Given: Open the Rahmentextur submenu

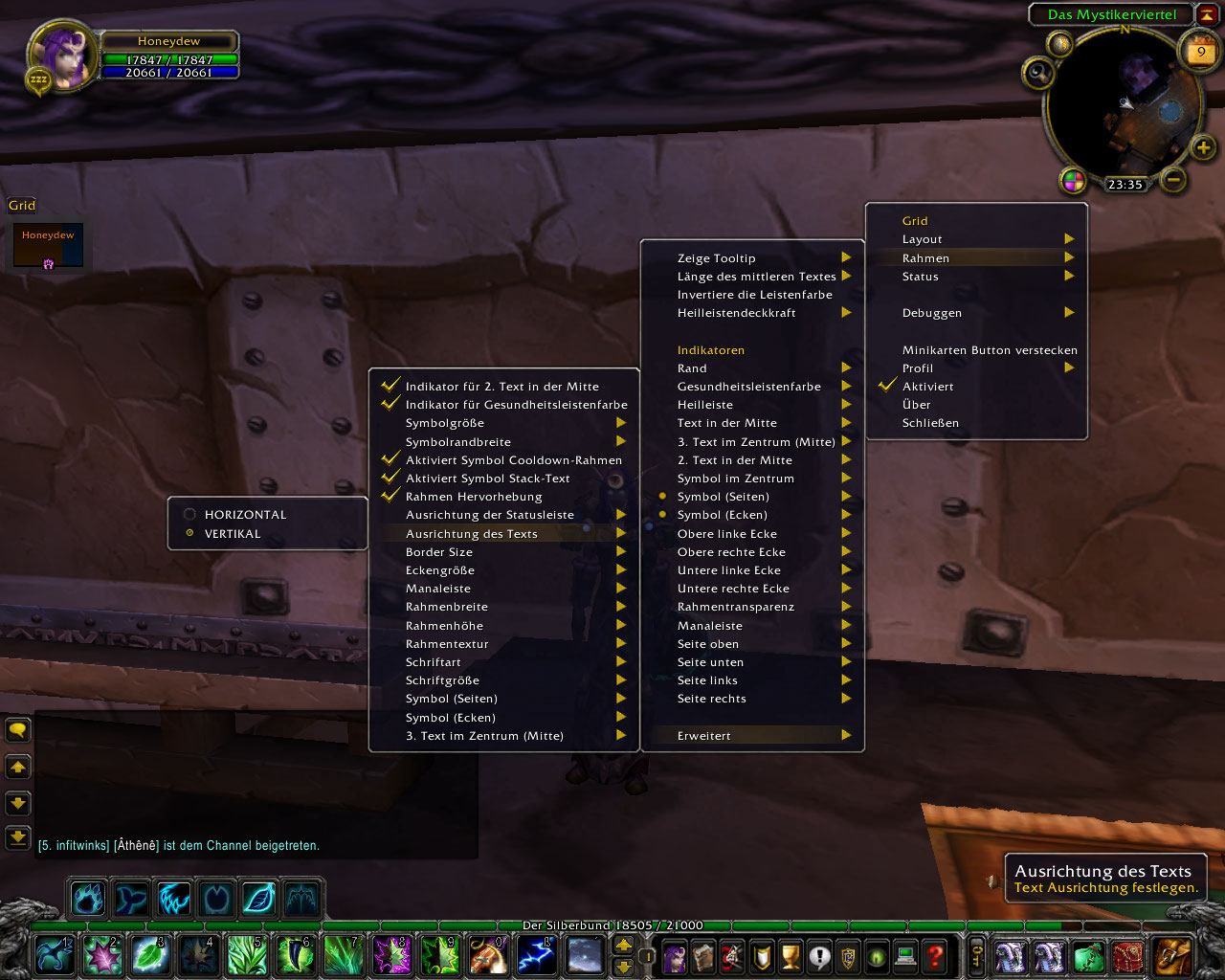Looking at the screenshot, I should coord(447,644).
